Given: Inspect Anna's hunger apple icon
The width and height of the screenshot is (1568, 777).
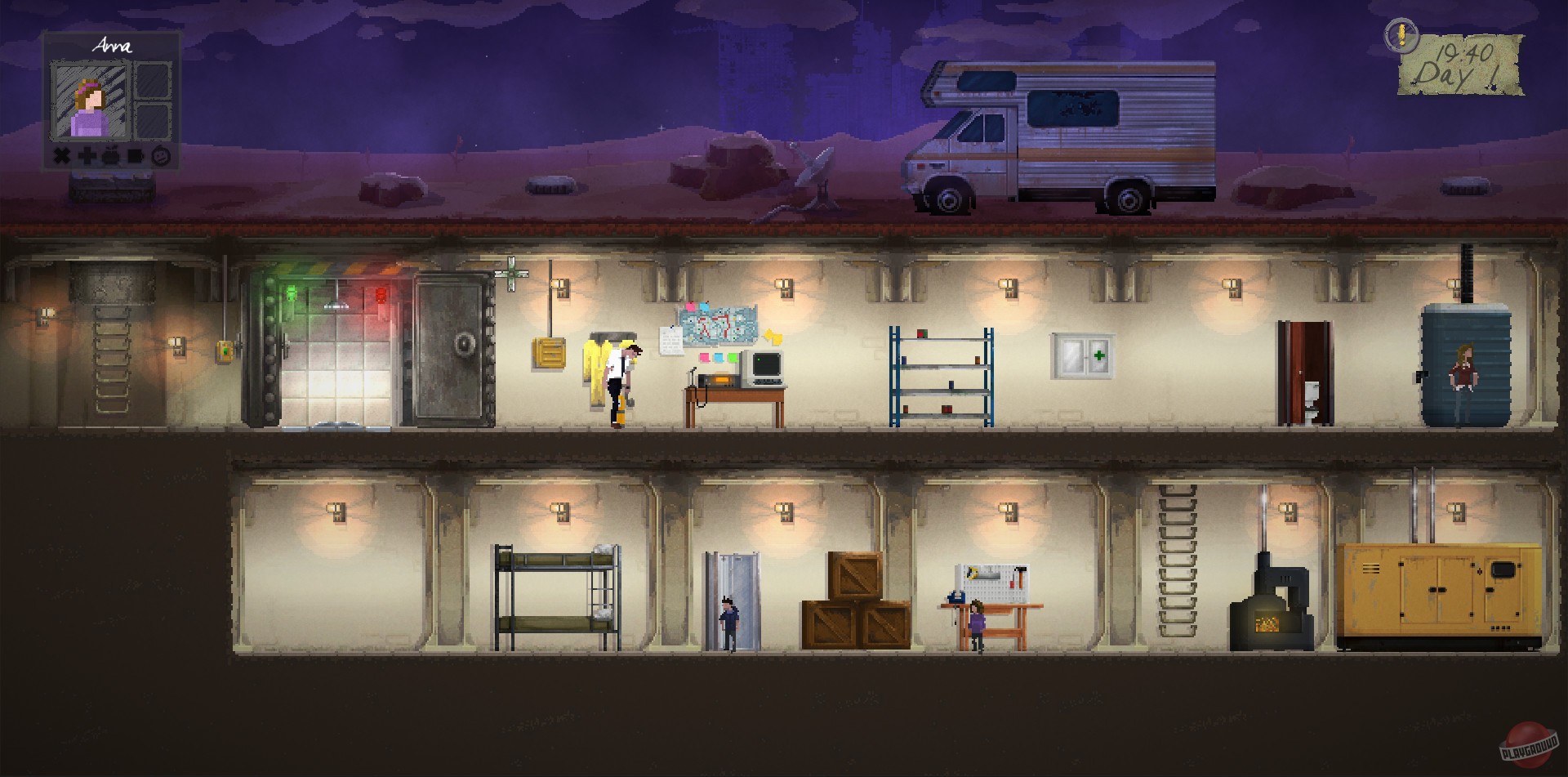Looking at the screenshot, I should 109,157.
